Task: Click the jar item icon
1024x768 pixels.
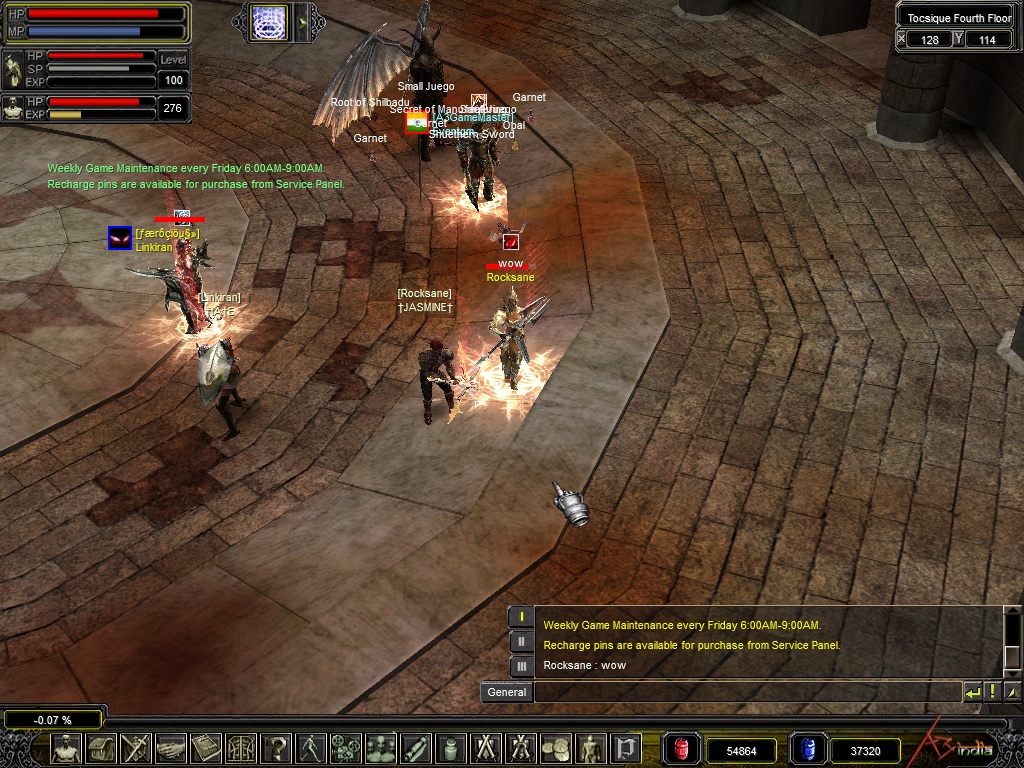Action: click(450, 748)
